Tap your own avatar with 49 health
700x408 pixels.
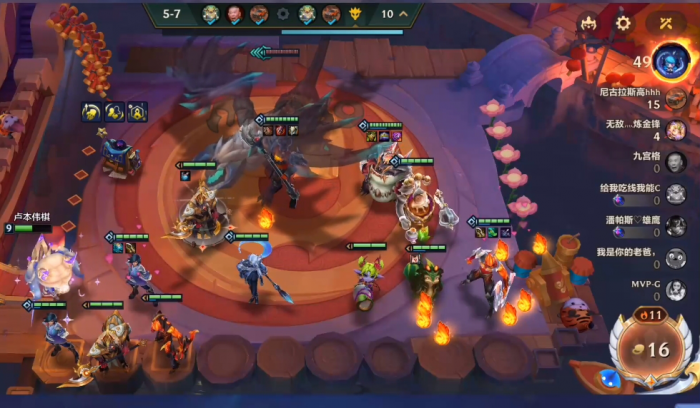pos(669,62)
